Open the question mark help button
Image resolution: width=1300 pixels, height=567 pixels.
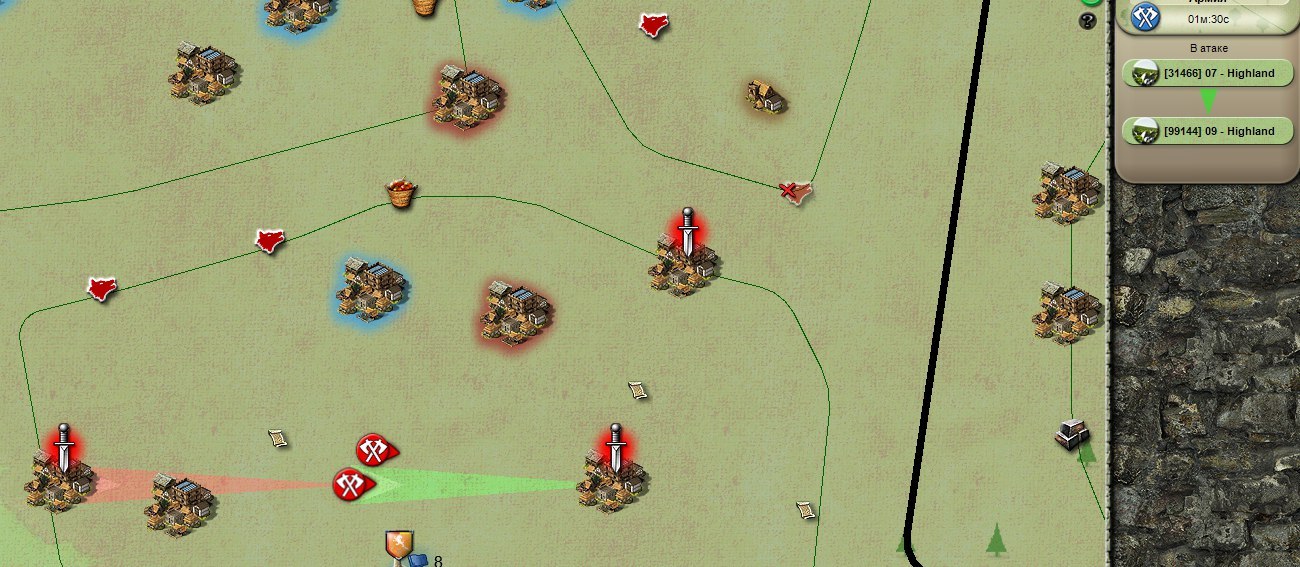point(1088,20)
